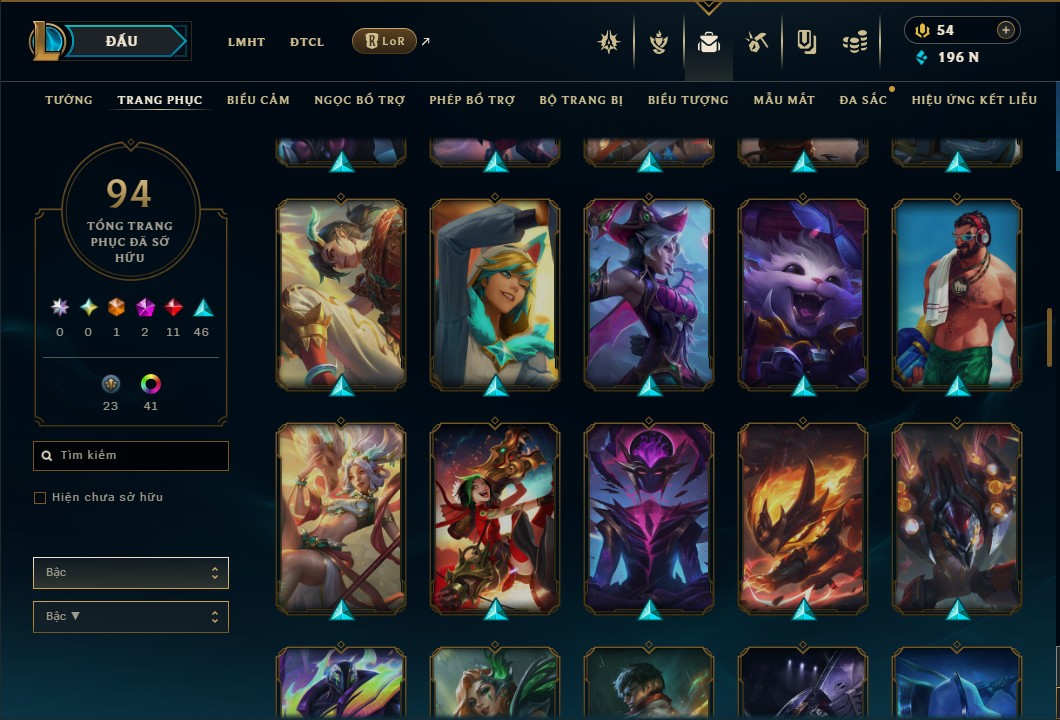Image resolution: width=1060 pixels, height=720 pixels.
Task: Open the LMHT section
Action: [x=246, y=42]
